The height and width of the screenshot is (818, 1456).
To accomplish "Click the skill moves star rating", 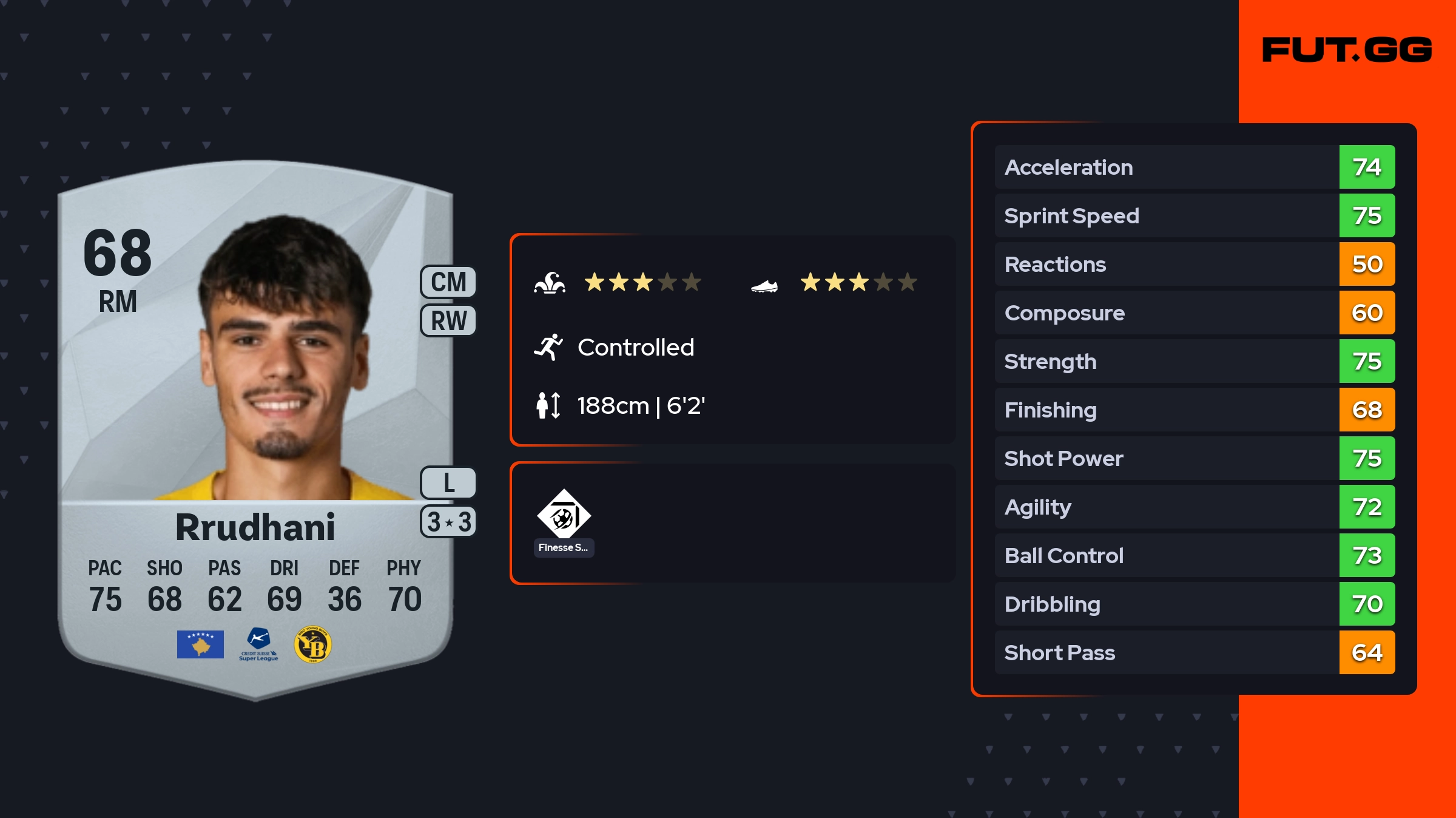I will tap(642, 282).
